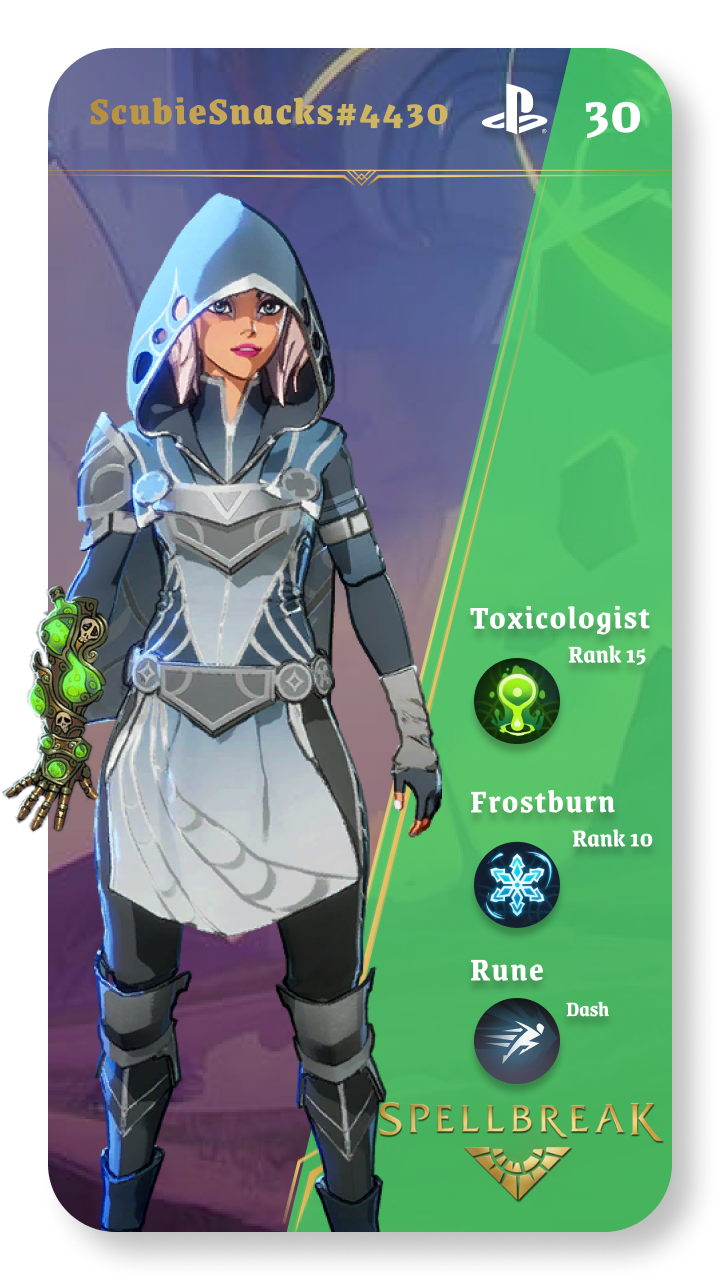Click the Frostburn snowflake icon
720x1280 pixels.
pos(517,884)
